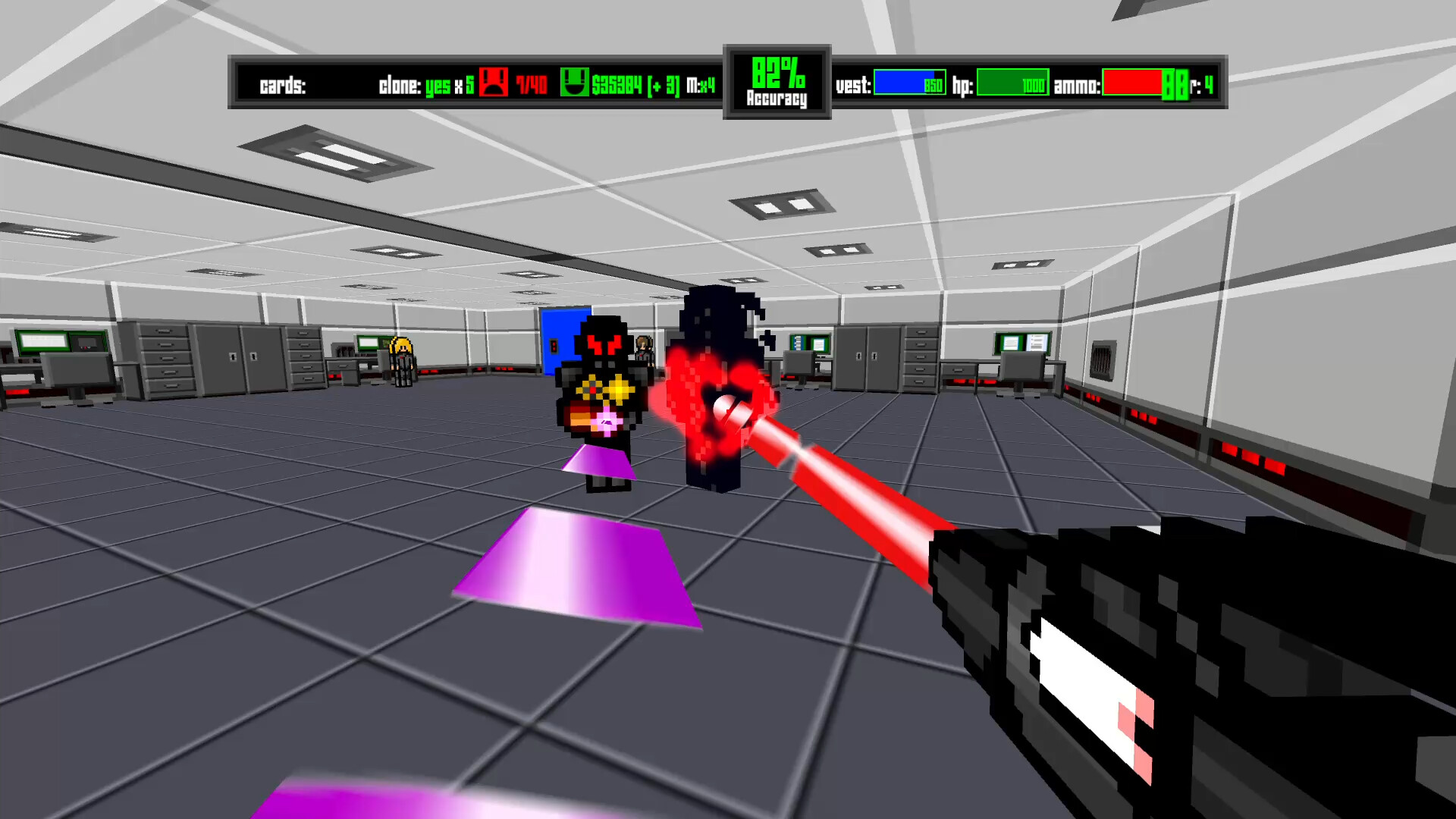Click the pixelated gun in hand

click(x=1175, y=667)
